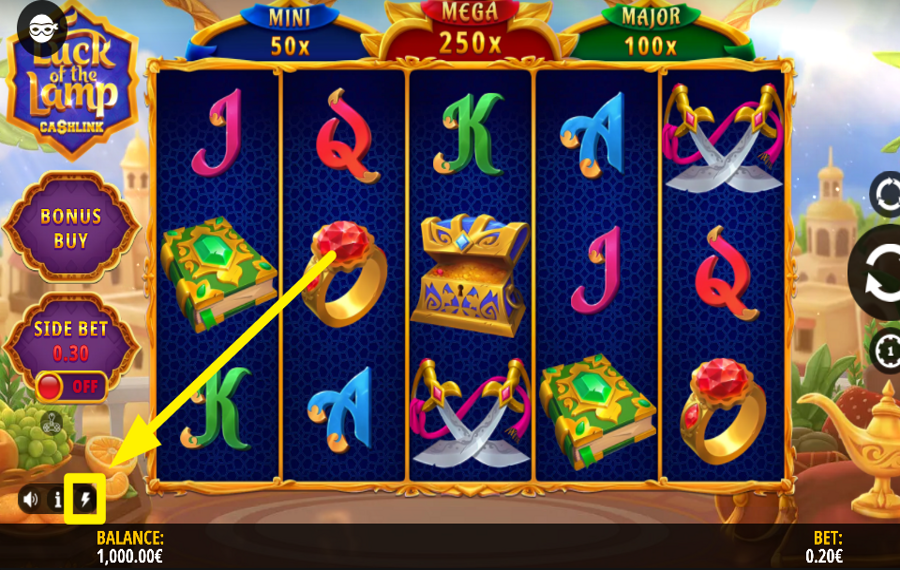
Task: Open the Bonus Buy menu
Action: (x=70, y=228)
